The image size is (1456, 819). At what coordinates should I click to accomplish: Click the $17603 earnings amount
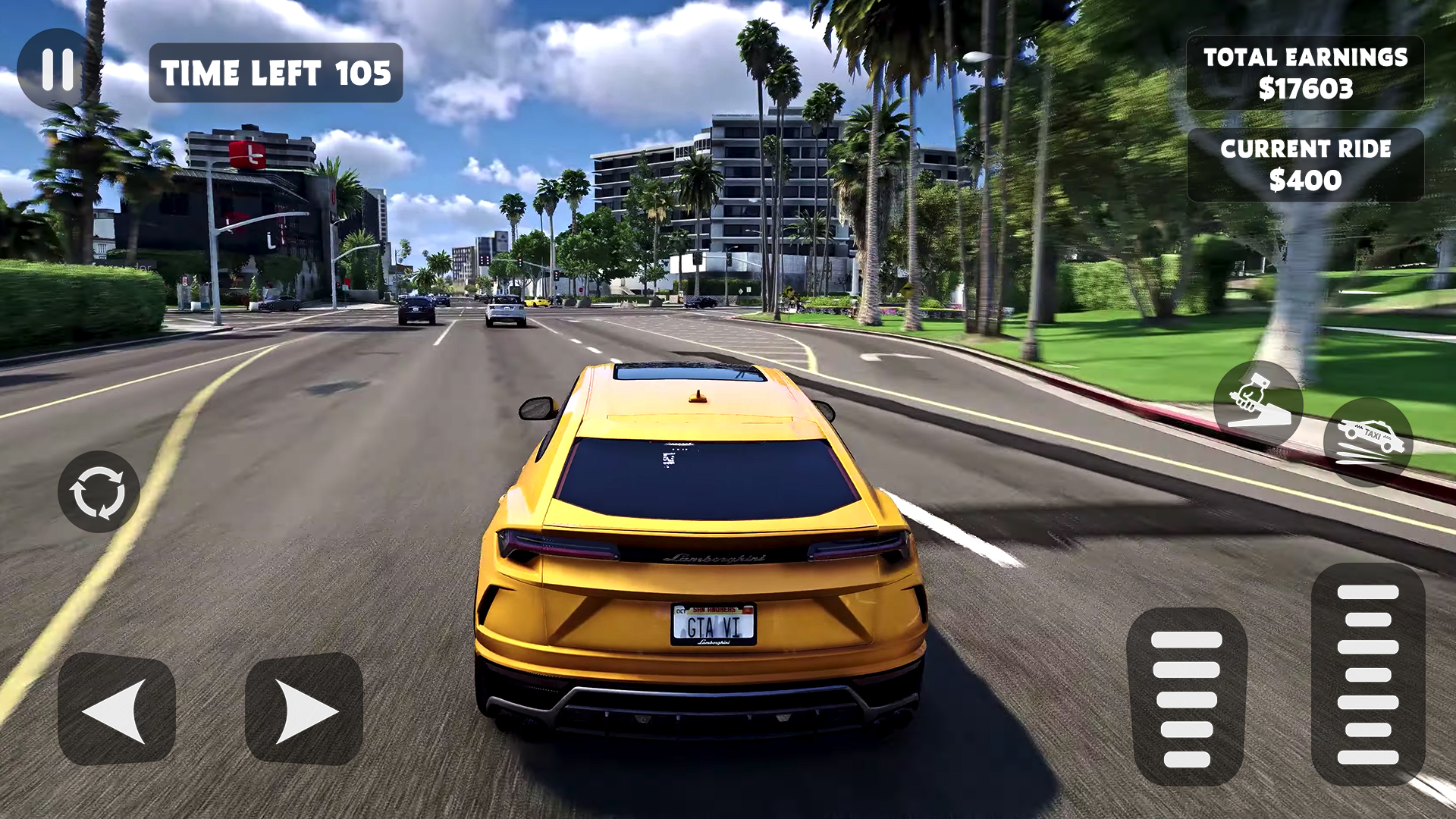click(1305, 89)
